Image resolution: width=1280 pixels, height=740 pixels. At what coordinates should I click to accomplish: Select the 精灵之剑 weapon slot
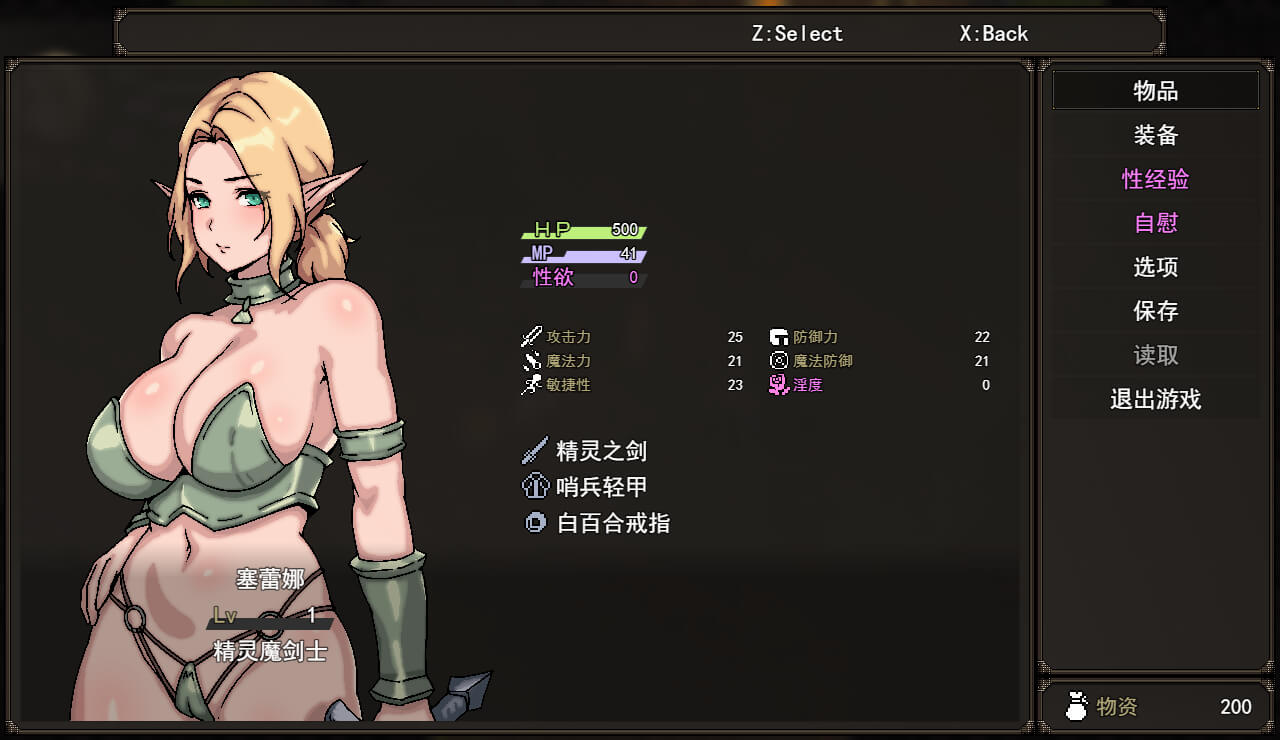(x=600, y=451)
